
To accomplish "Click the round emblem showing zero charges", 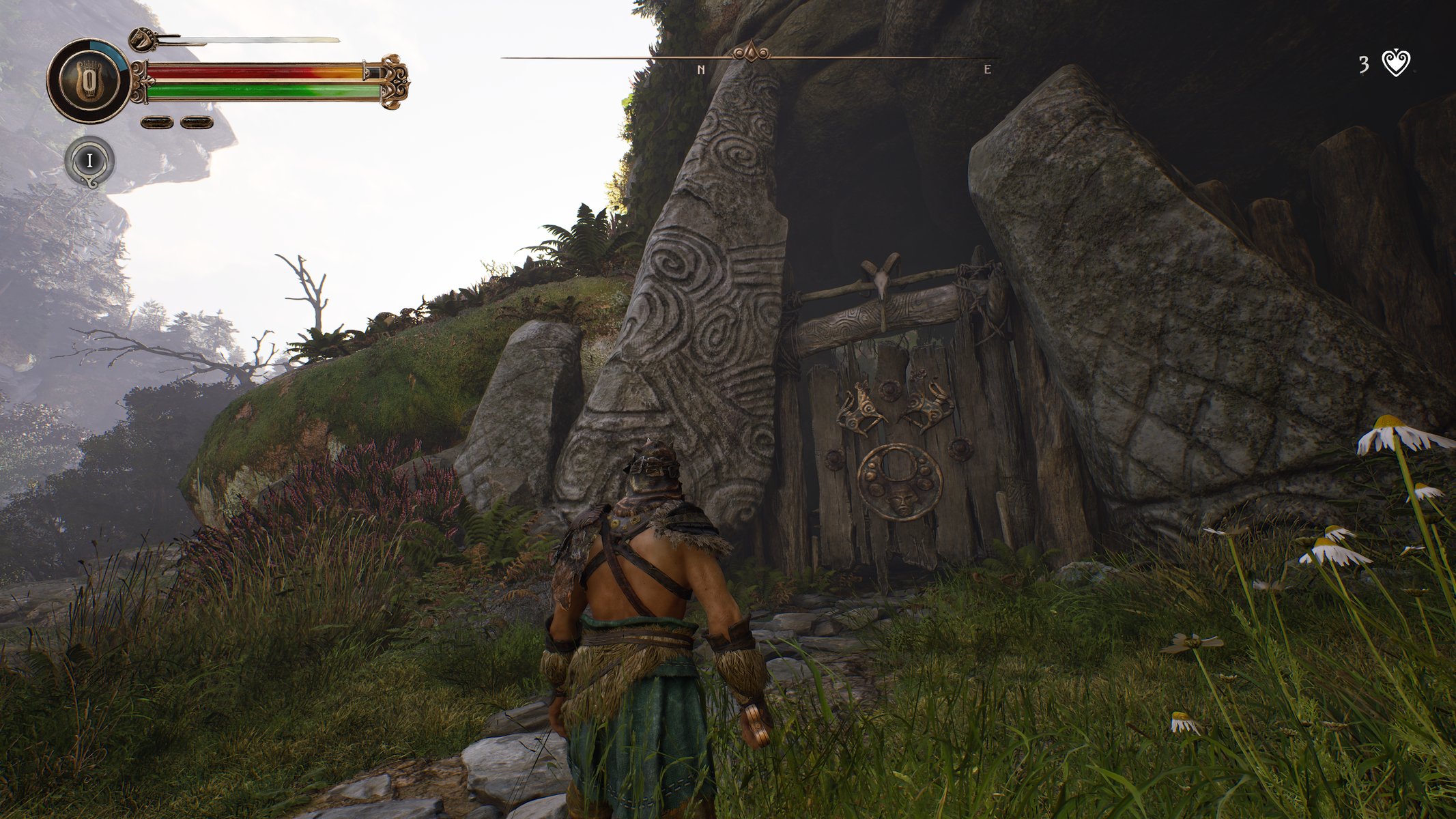I will 88,81.
